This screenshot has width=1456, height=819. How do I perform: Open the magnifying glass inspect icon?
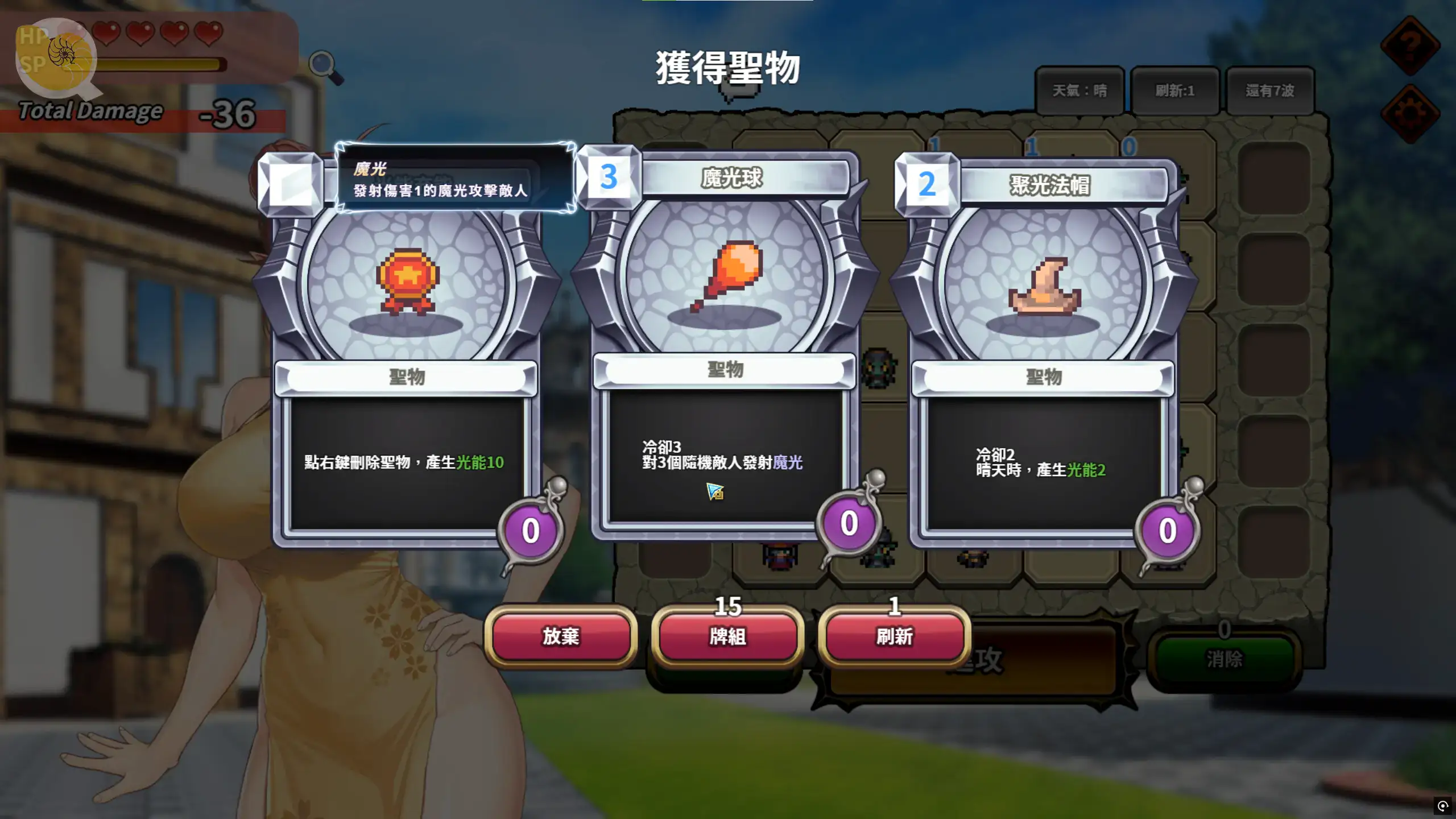(325, 67)
